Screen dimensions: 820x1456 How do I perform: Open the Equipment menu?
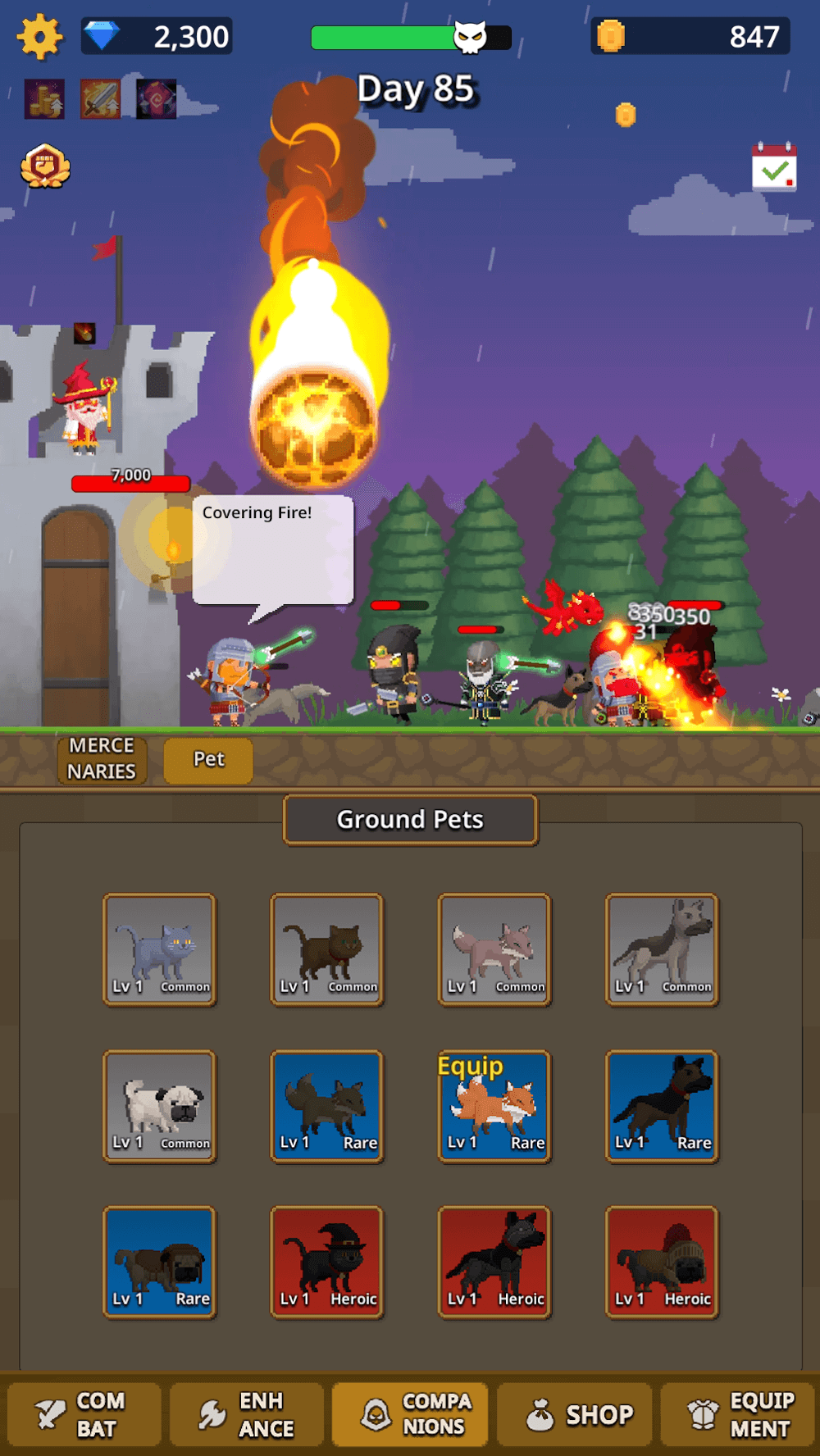coord(738,1414)
